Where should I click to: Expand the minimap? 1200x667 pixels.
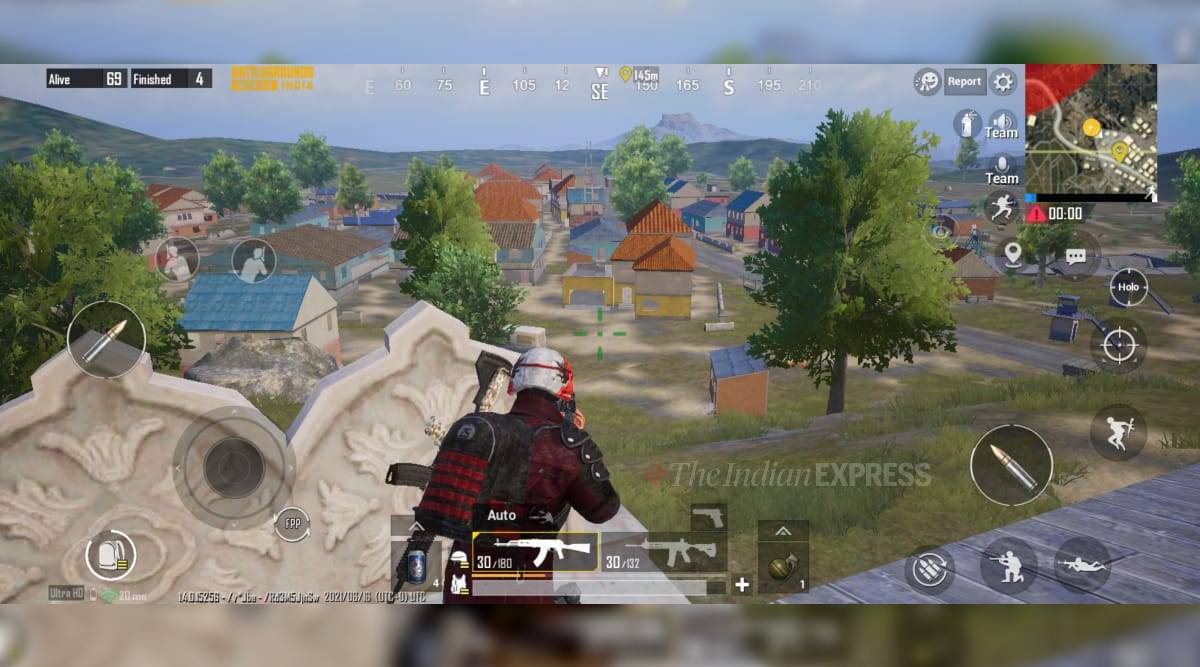coord(1090,128)
